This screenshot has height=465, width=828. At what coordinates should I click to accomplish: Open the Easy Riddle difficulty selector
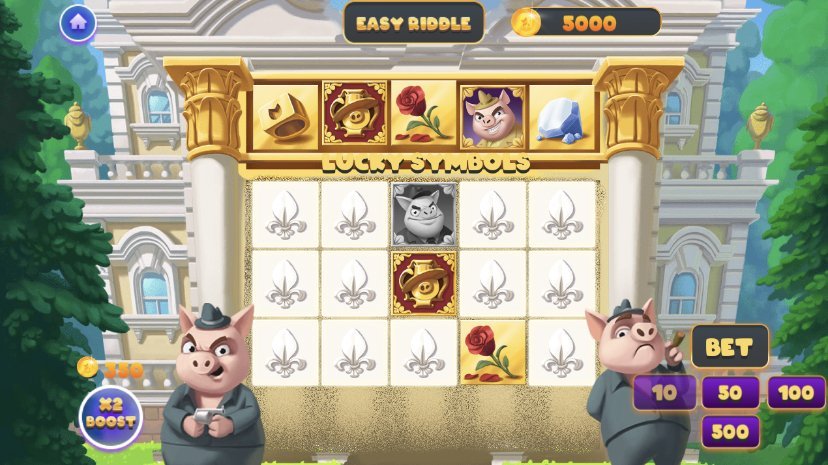pos(413,23)
